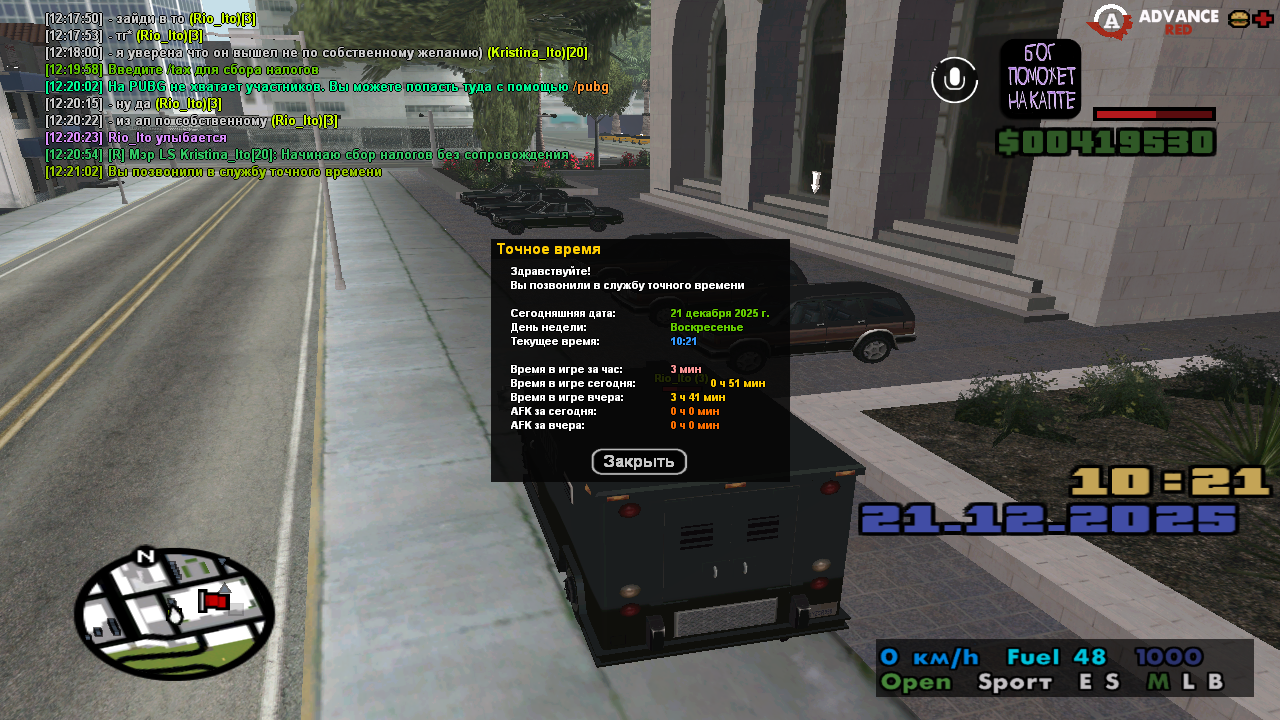Click the burger hunger icon
1280x720 pixels.
tap(1238, 19)
